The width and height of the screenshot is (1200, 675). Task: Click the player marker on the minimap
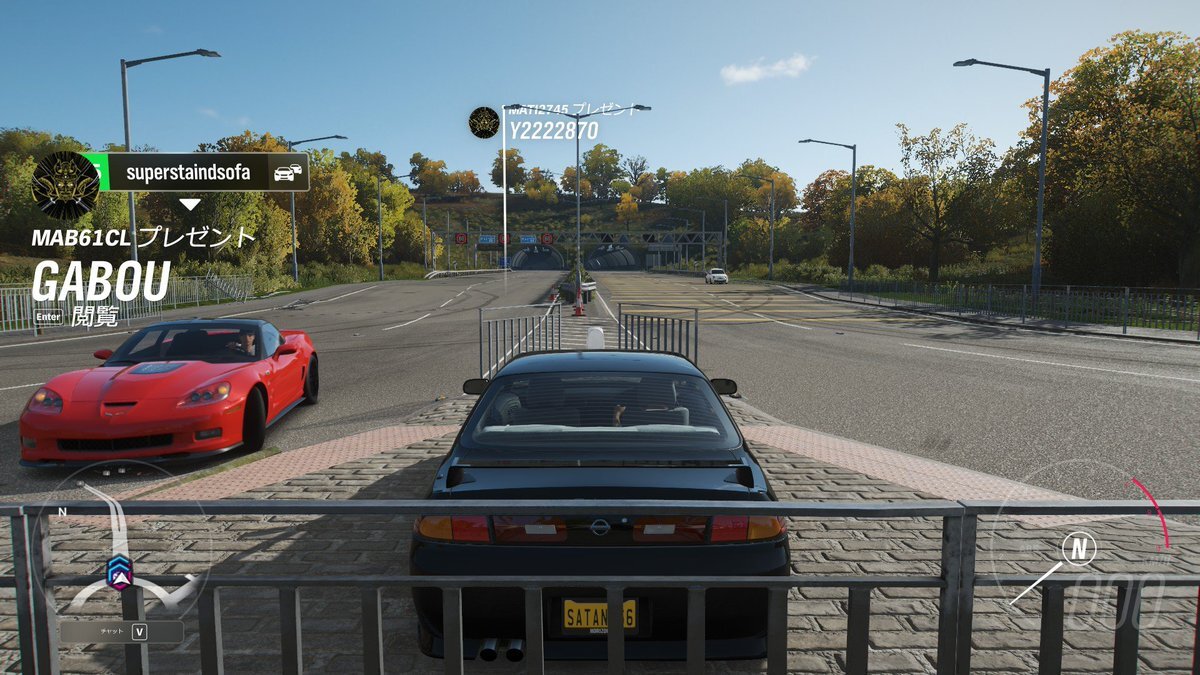119,571
